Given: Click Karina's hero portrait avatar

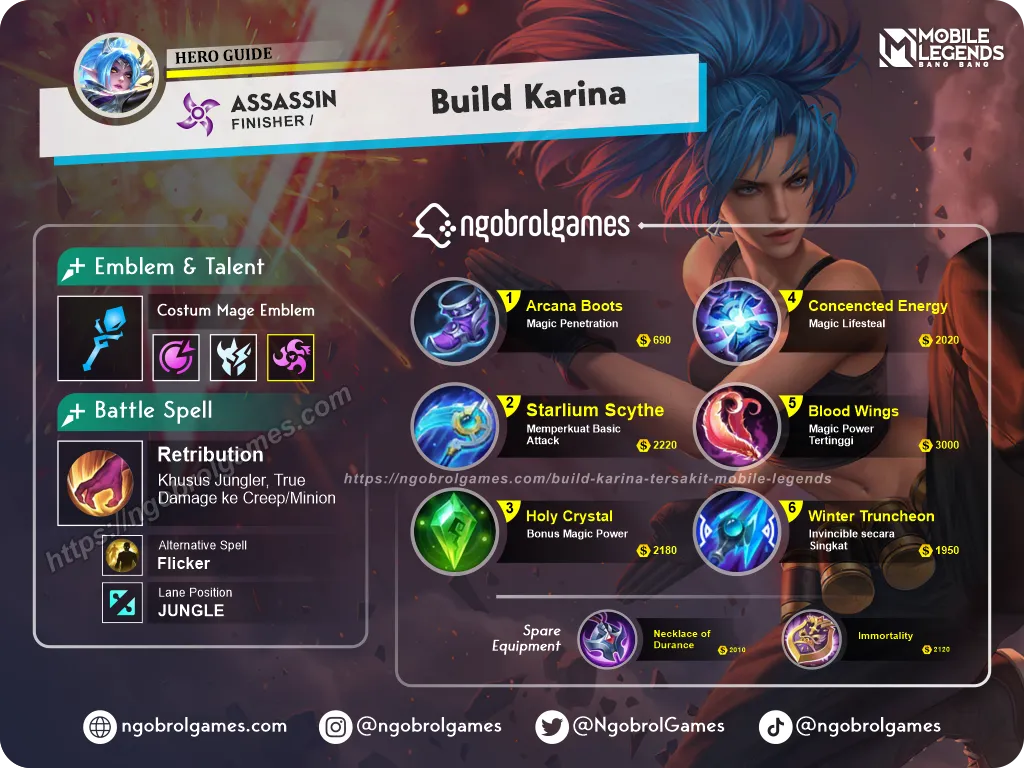Looking at the screenshot, I should [x=116, y=78].
